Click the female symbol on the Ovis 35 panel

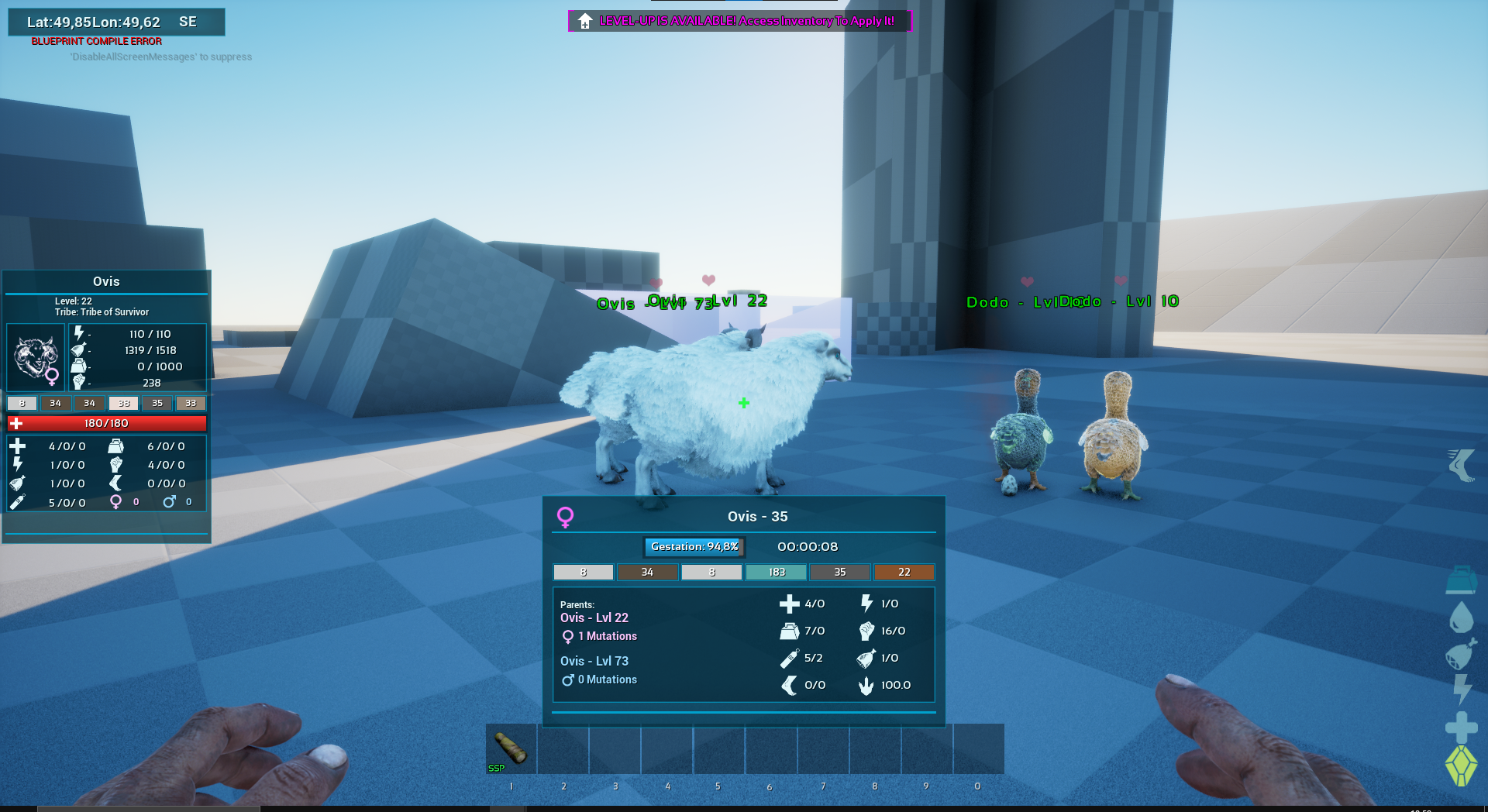click(x=566, y=517)
